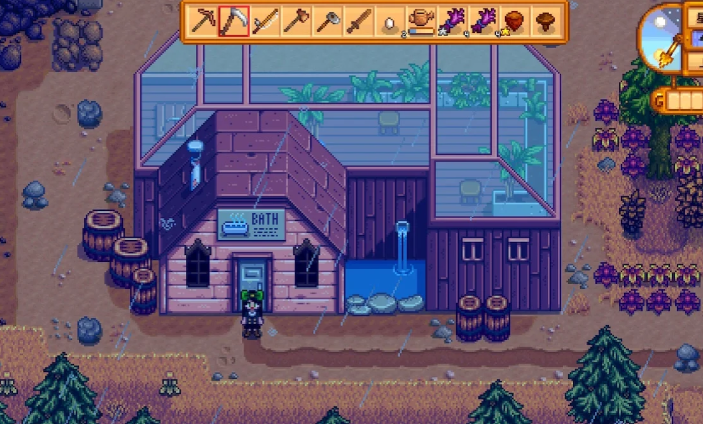This screenshot has height=424, width=703.
Task: Select the pickaxe in the hotbar
Action: (203, 21)
